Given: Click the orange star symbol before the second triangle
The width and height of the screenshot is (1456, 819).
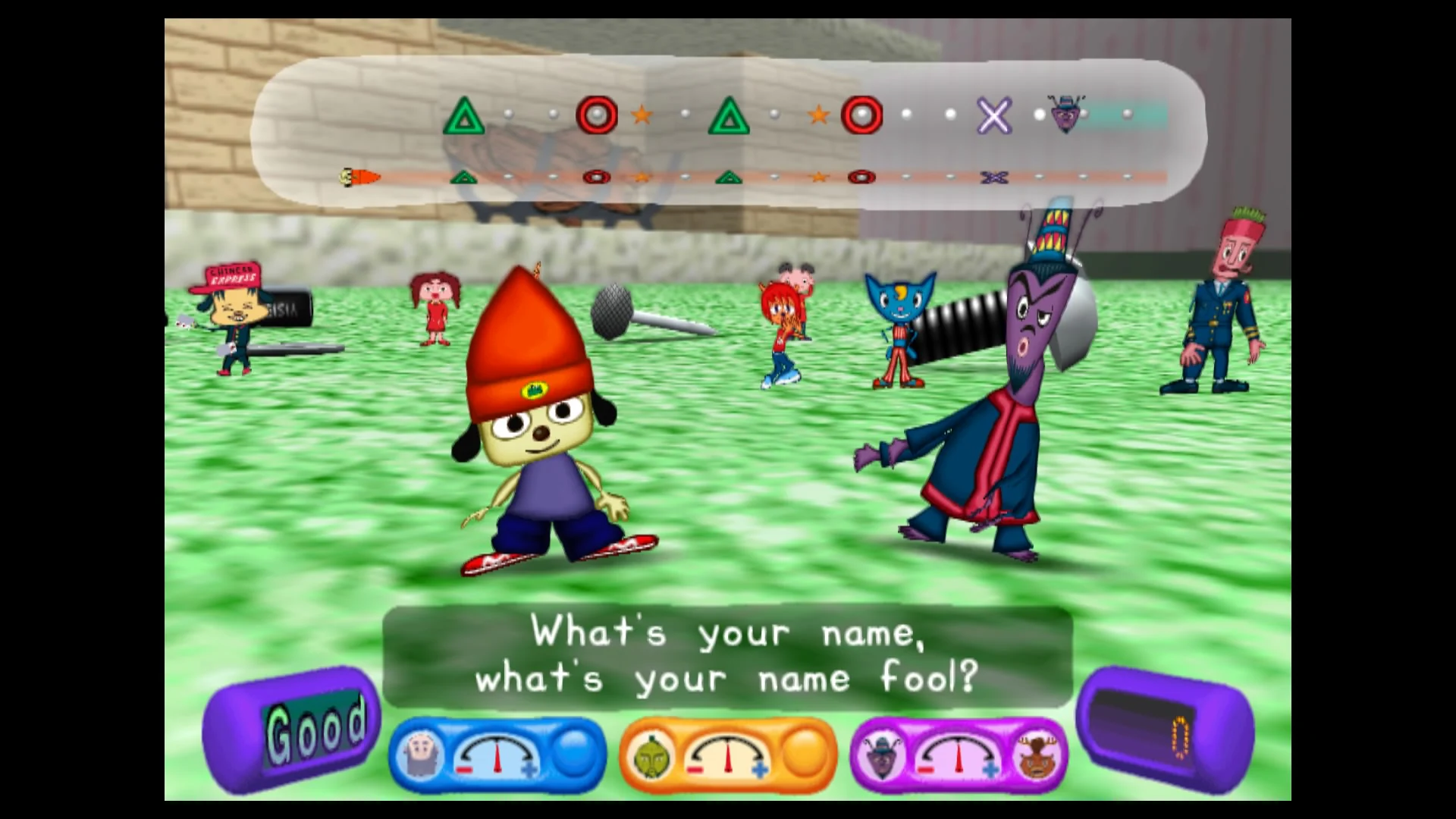Looking at the screenshot, I should [x=642, y=113].
